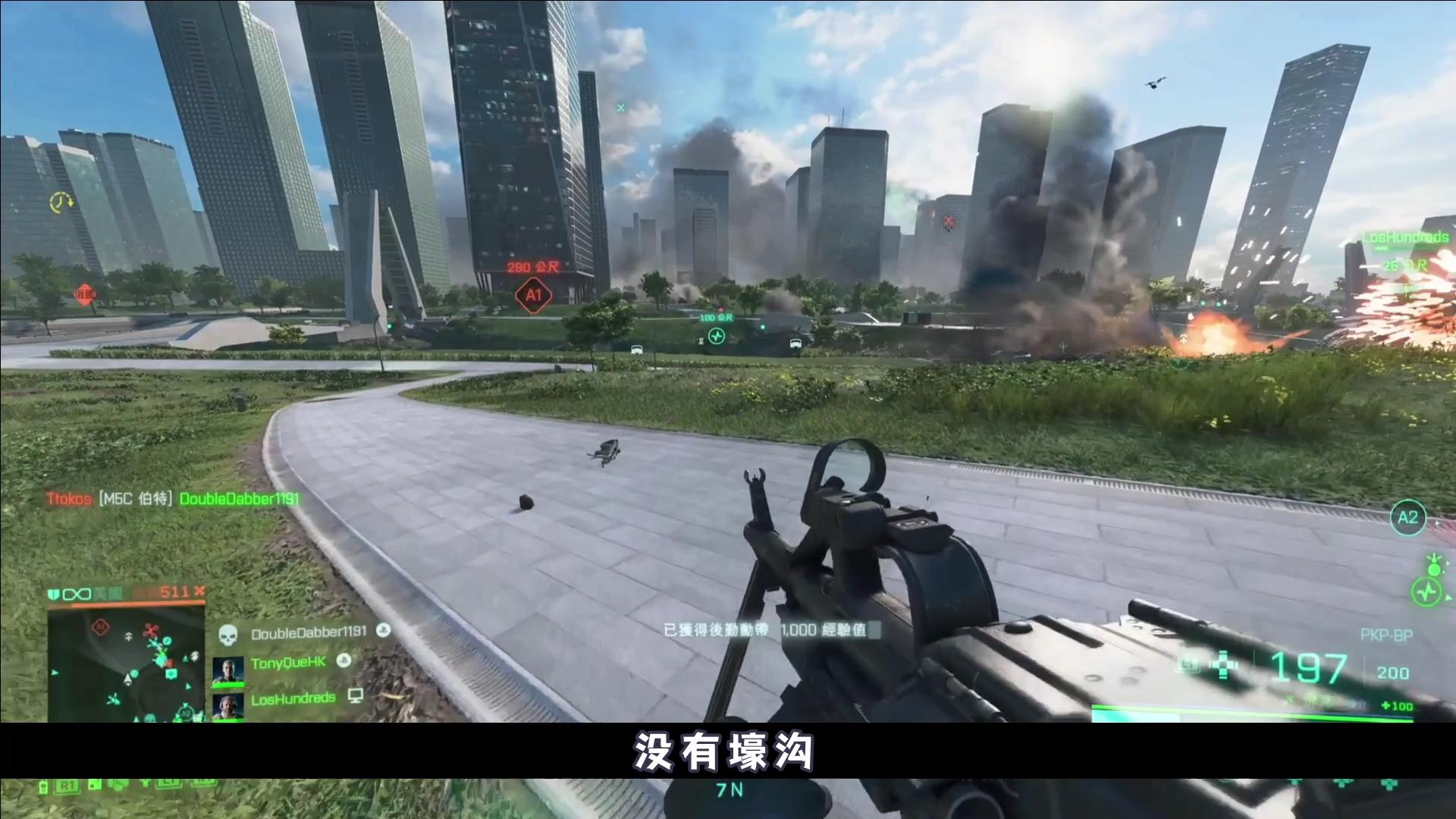Click the heartbeat revive icon near A2 marker
The width and height of the screenshot is (1456, 819).
coord(1427,592)
